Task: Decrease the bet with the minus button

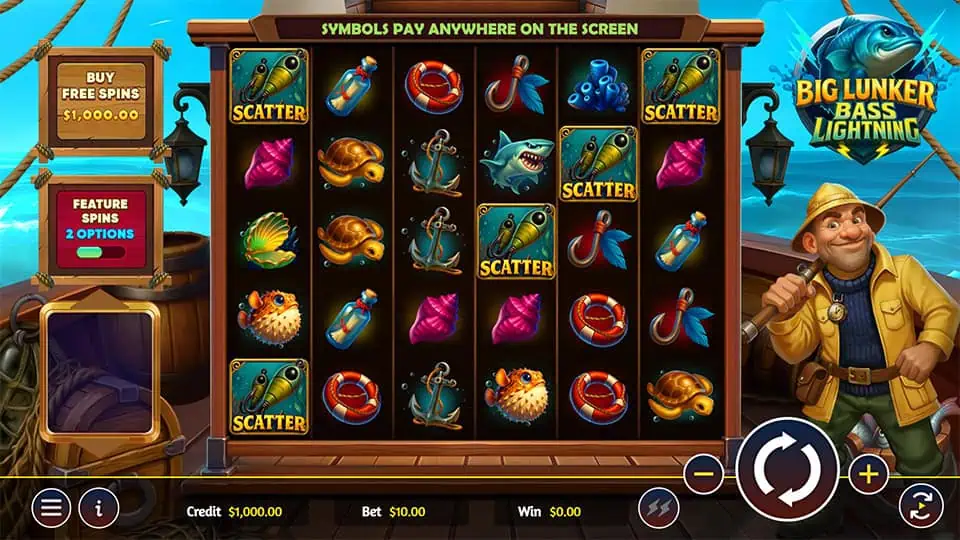Action: [705, 475]
